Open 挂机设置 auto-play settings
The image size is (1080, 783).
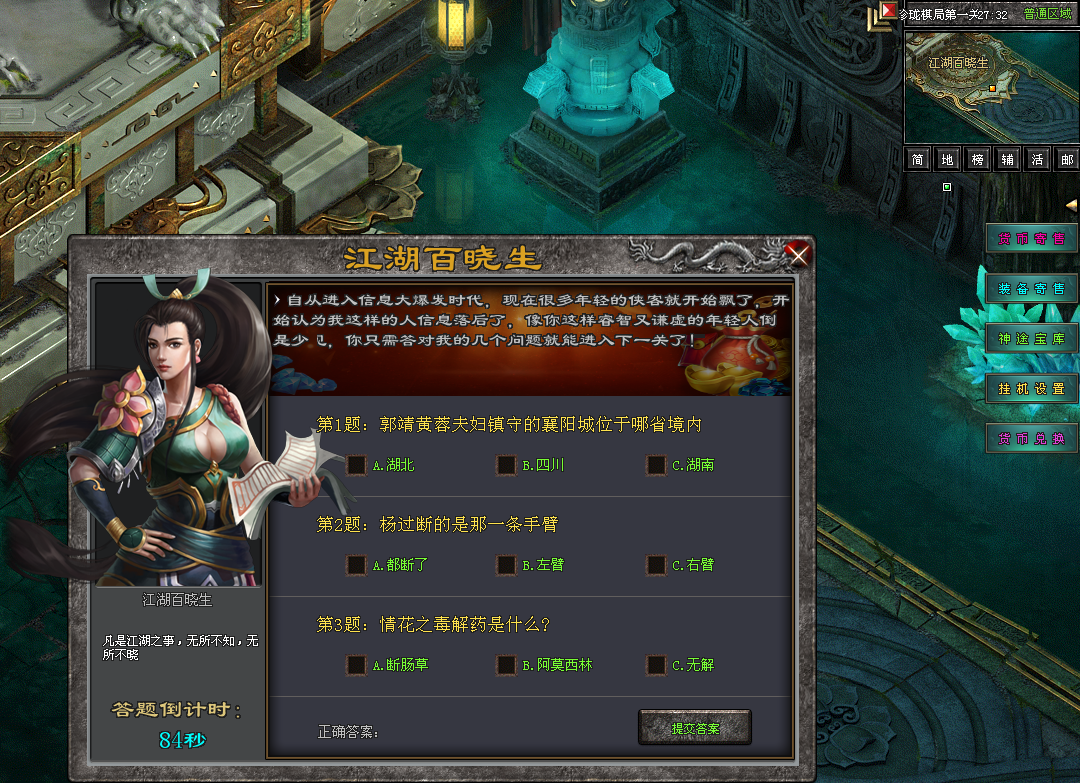[x=1031, y=388]
